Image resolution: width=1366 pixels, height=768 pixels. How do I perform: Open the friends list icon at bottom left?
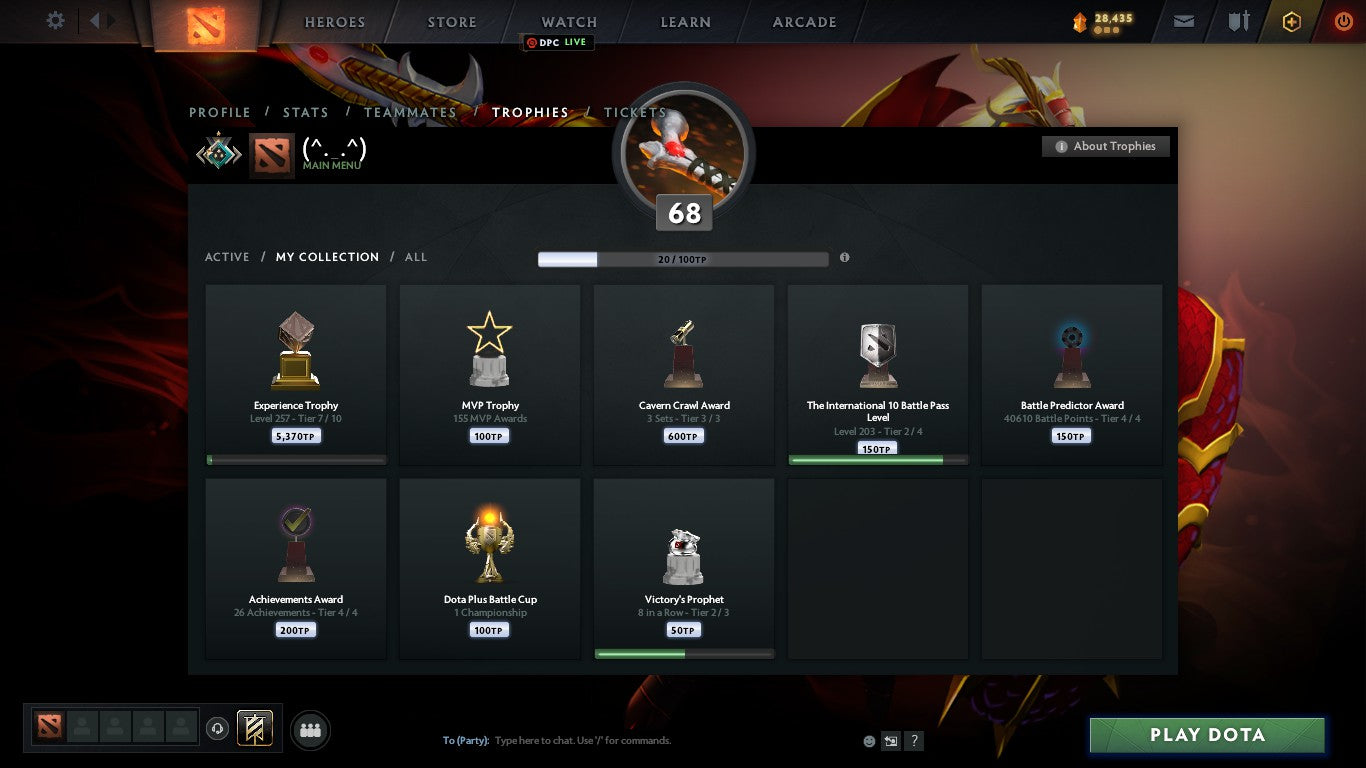point(310,730)
